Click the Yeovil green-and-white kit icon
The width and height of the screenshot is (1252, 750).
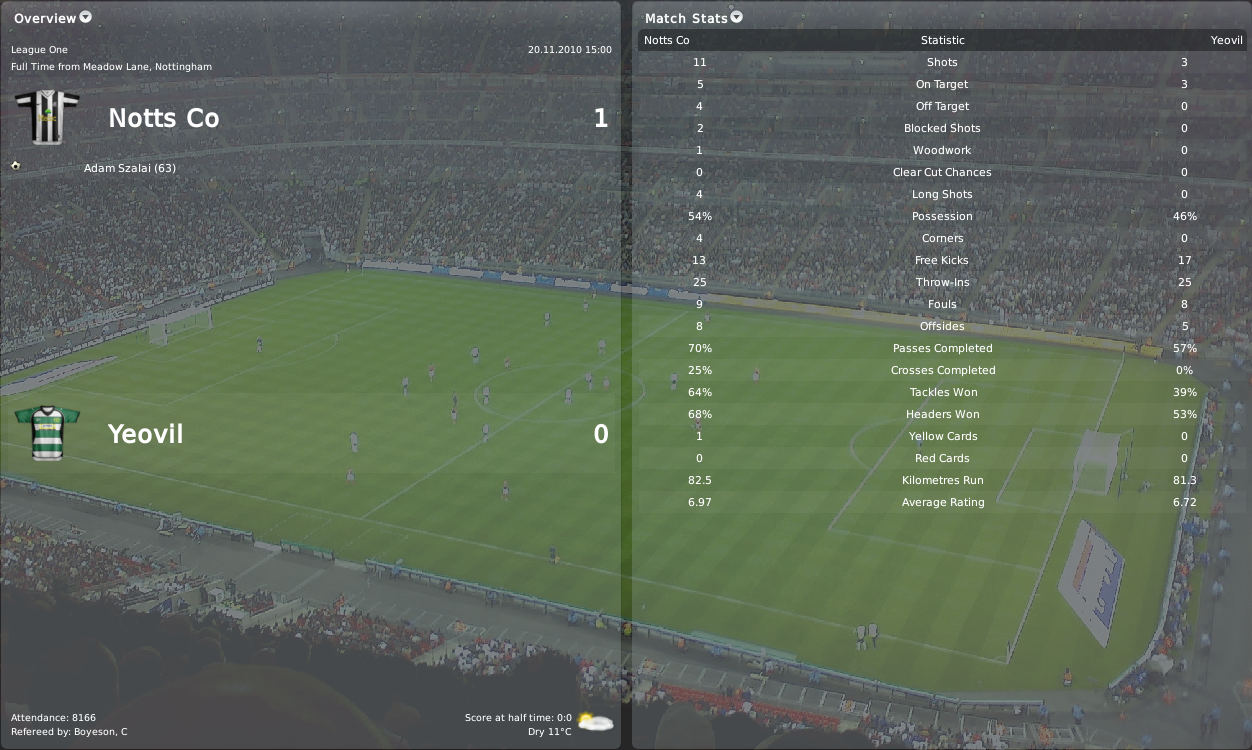point(47,433)
